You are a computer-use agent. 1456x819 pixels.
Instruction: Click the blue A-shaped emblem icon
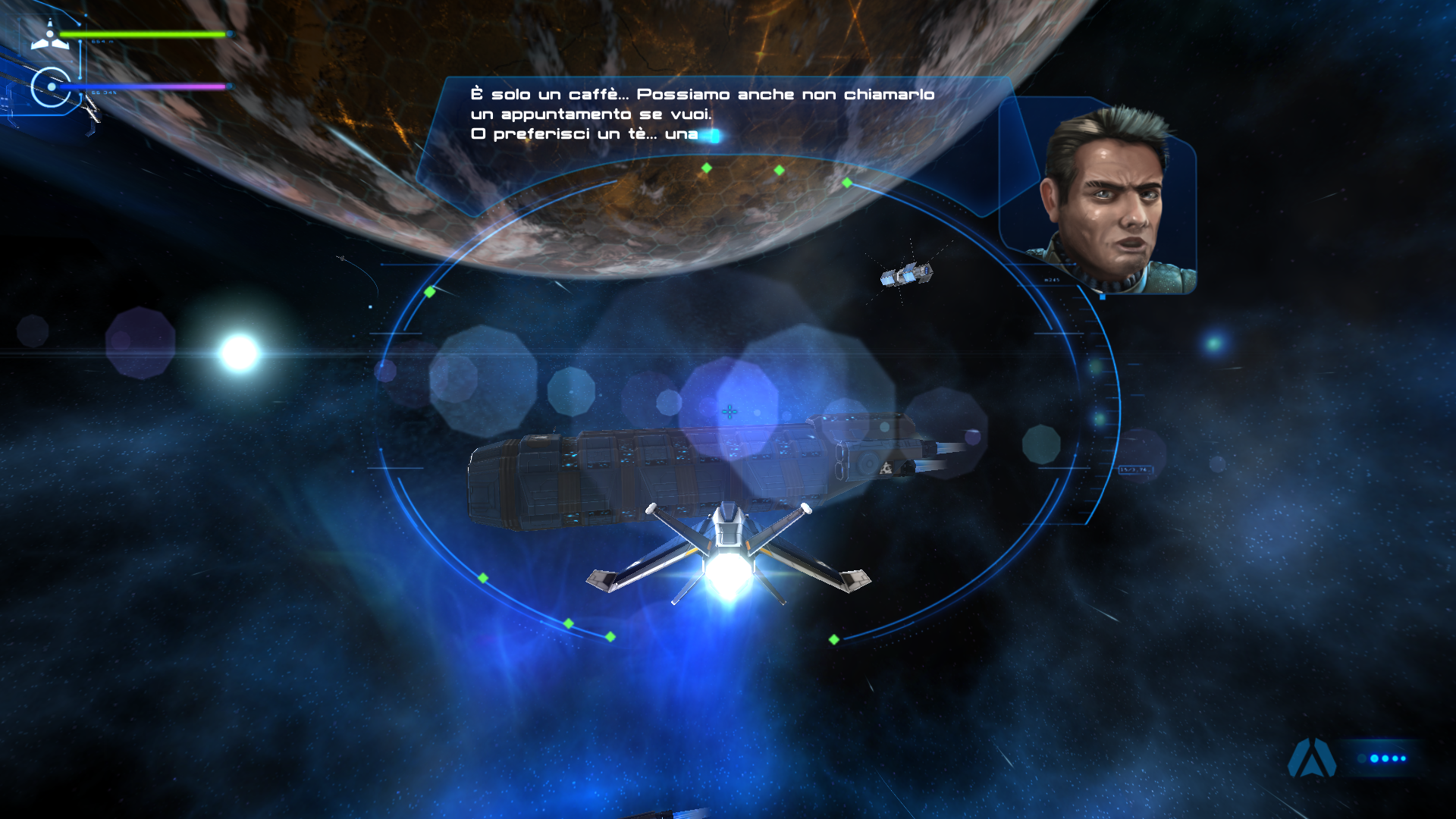(x=1312, y=758)
